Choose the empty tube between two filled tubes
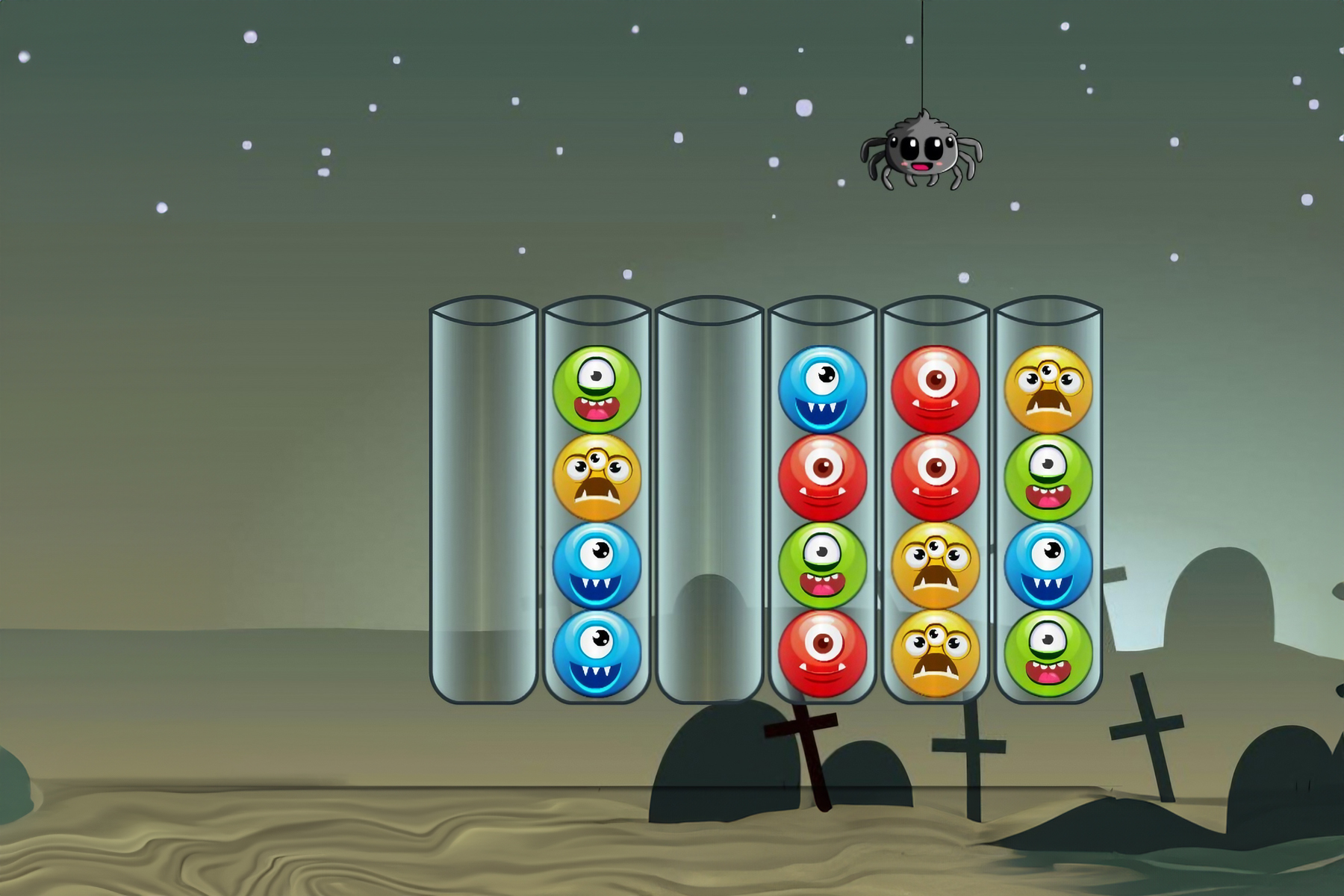 (709, 500)
